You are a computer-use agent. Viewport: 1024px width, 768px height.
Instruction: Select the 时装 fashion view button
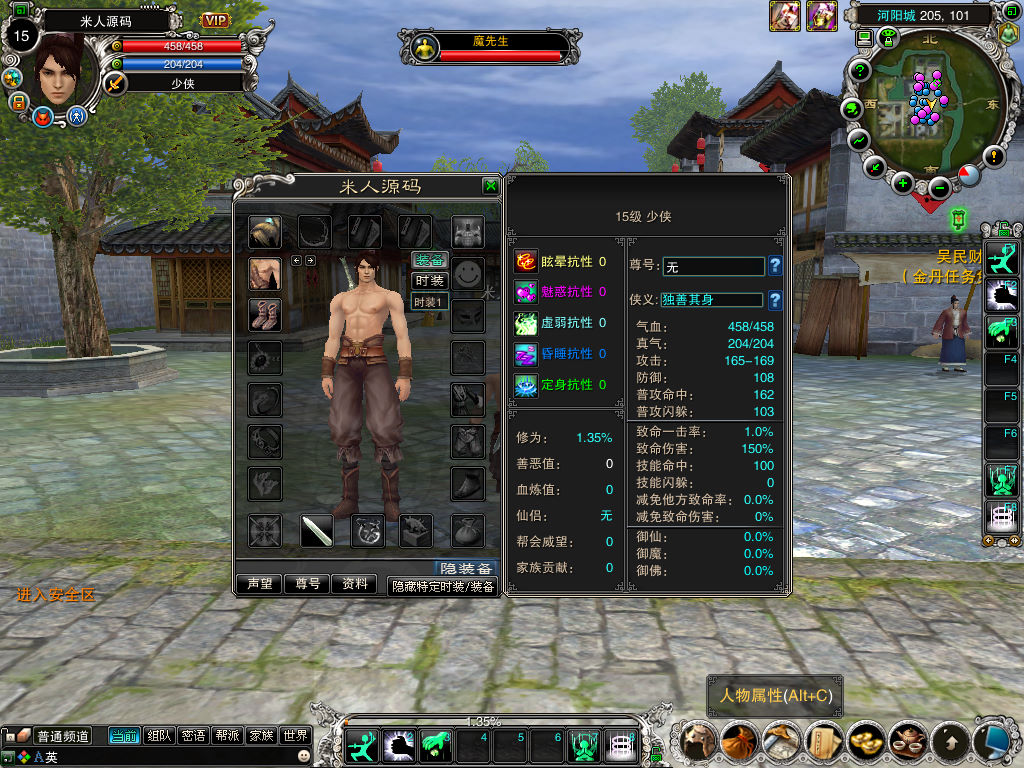pyautogui.click(x=430, y=281)
